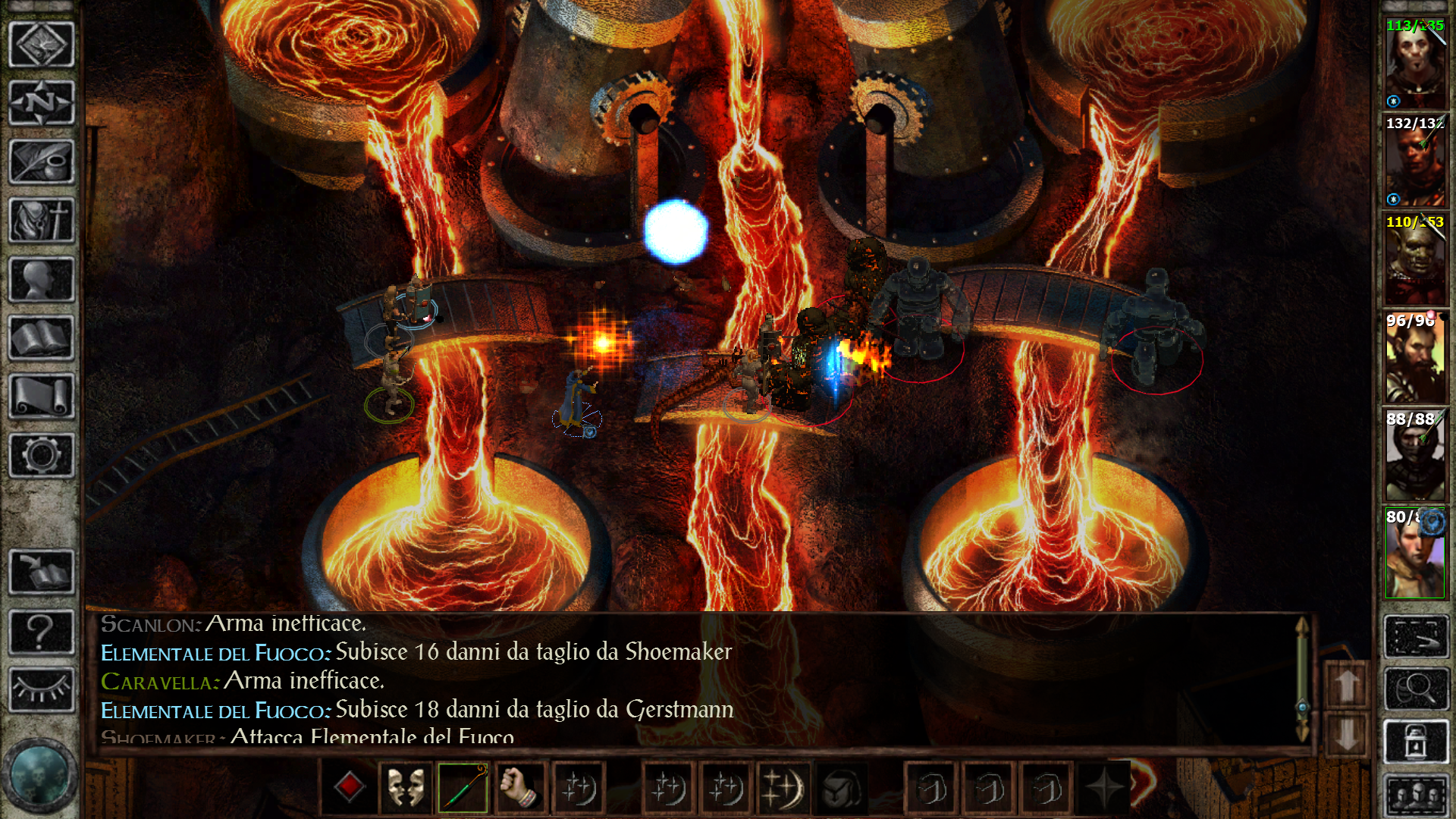Open the journal quill and inkwell button
This screenshot has width=1456, height=819.
[41, 162]
